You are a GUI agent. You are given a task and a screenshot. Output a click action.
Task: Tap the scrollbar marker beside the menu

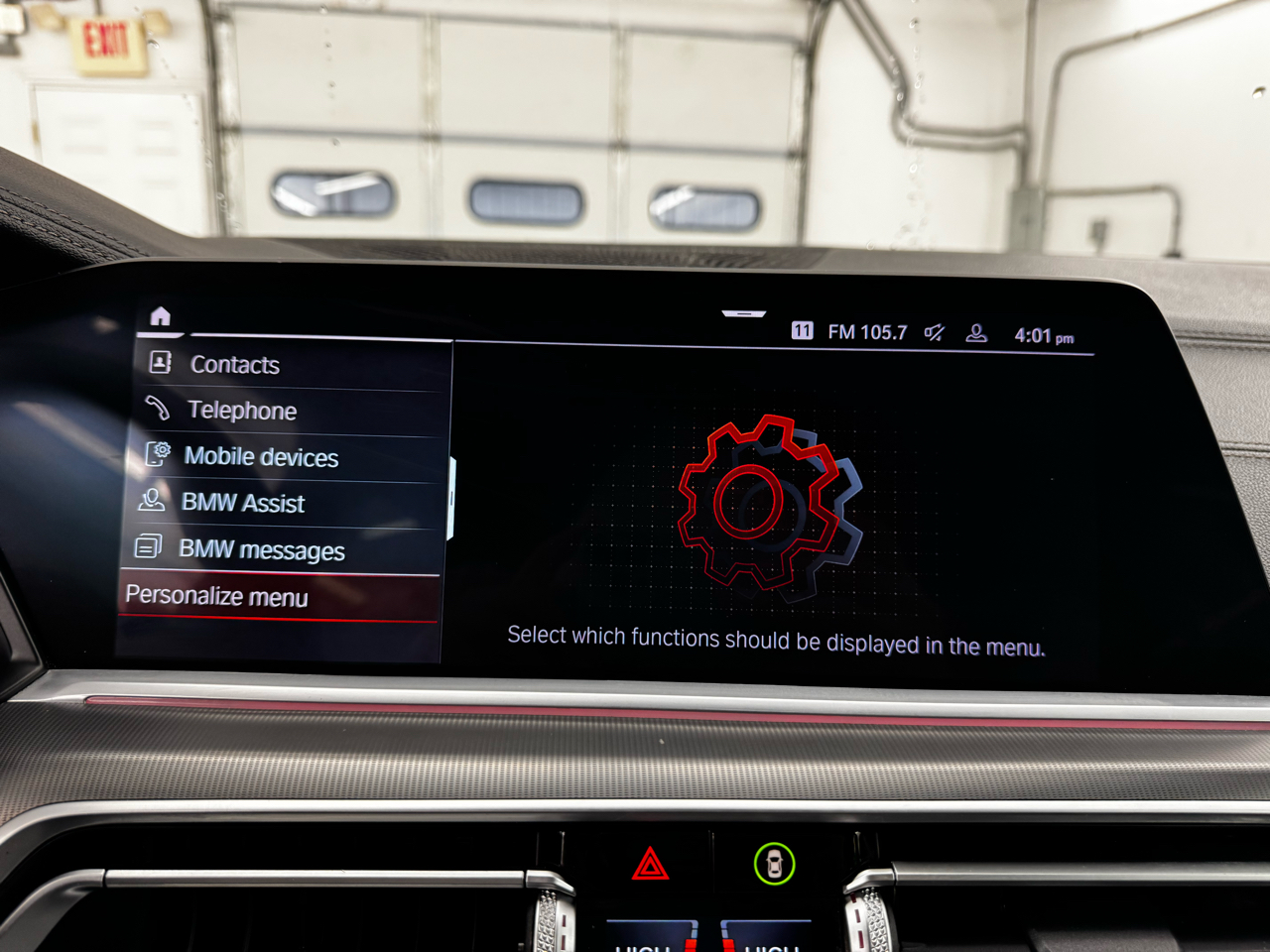(453, 496)
